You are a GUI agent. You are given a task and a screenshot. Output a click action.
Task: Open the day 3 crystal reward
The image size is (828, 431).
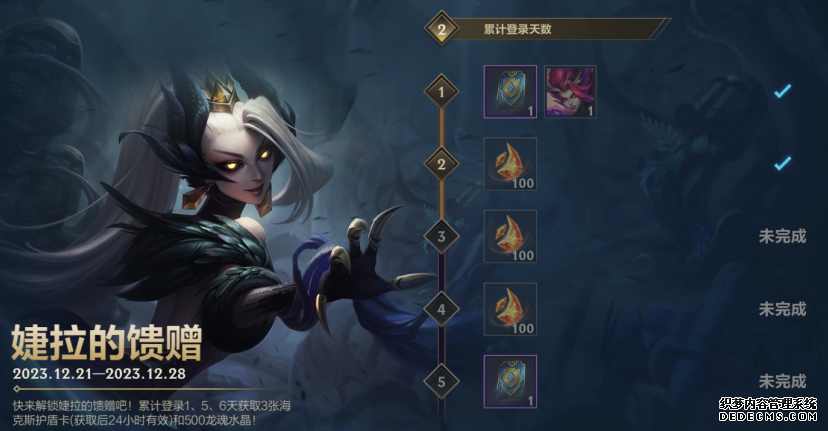[510, 236]
